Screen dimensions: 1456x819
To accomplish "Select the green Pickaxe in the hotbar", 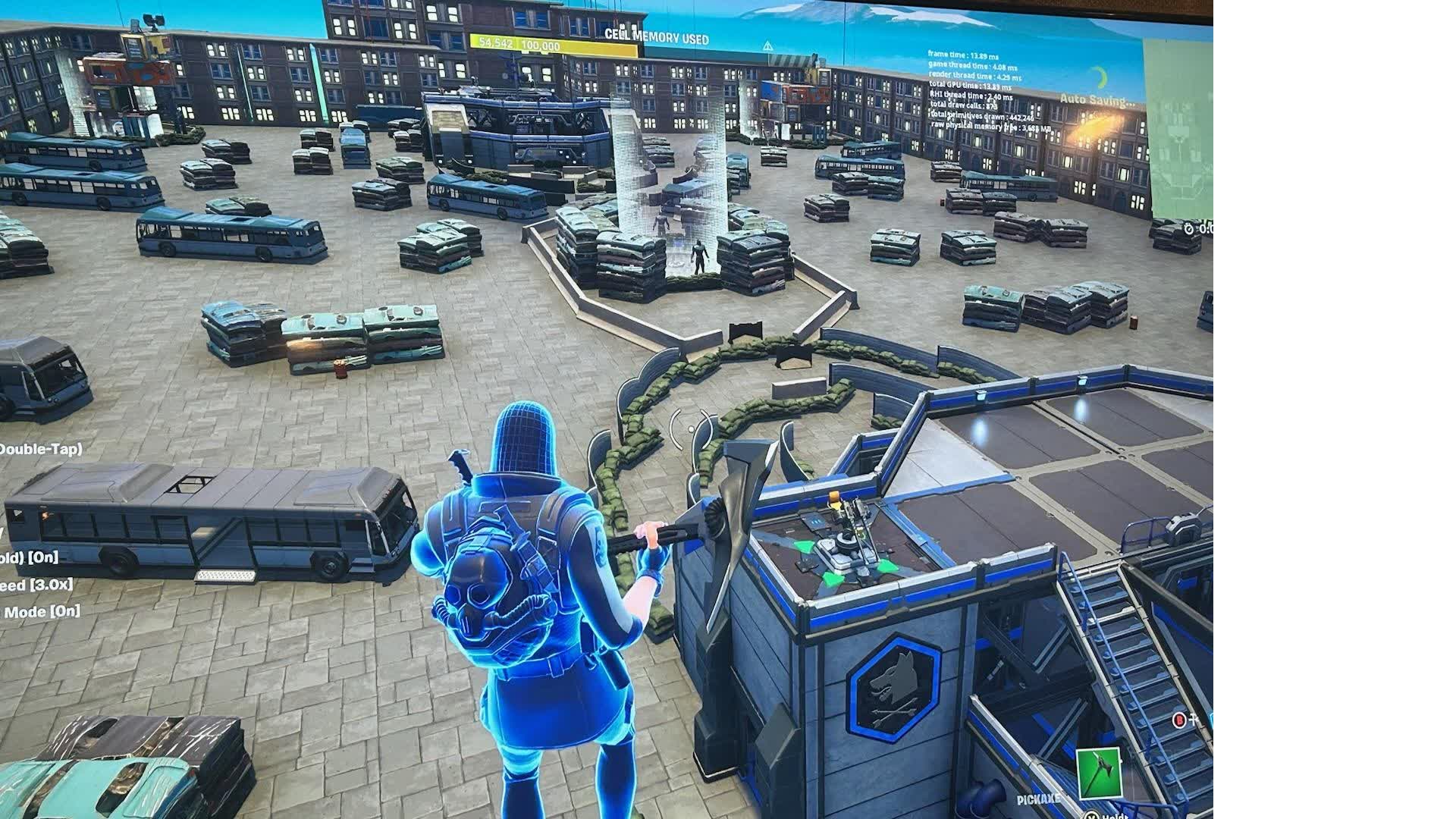I will (x=1097, y=773).
